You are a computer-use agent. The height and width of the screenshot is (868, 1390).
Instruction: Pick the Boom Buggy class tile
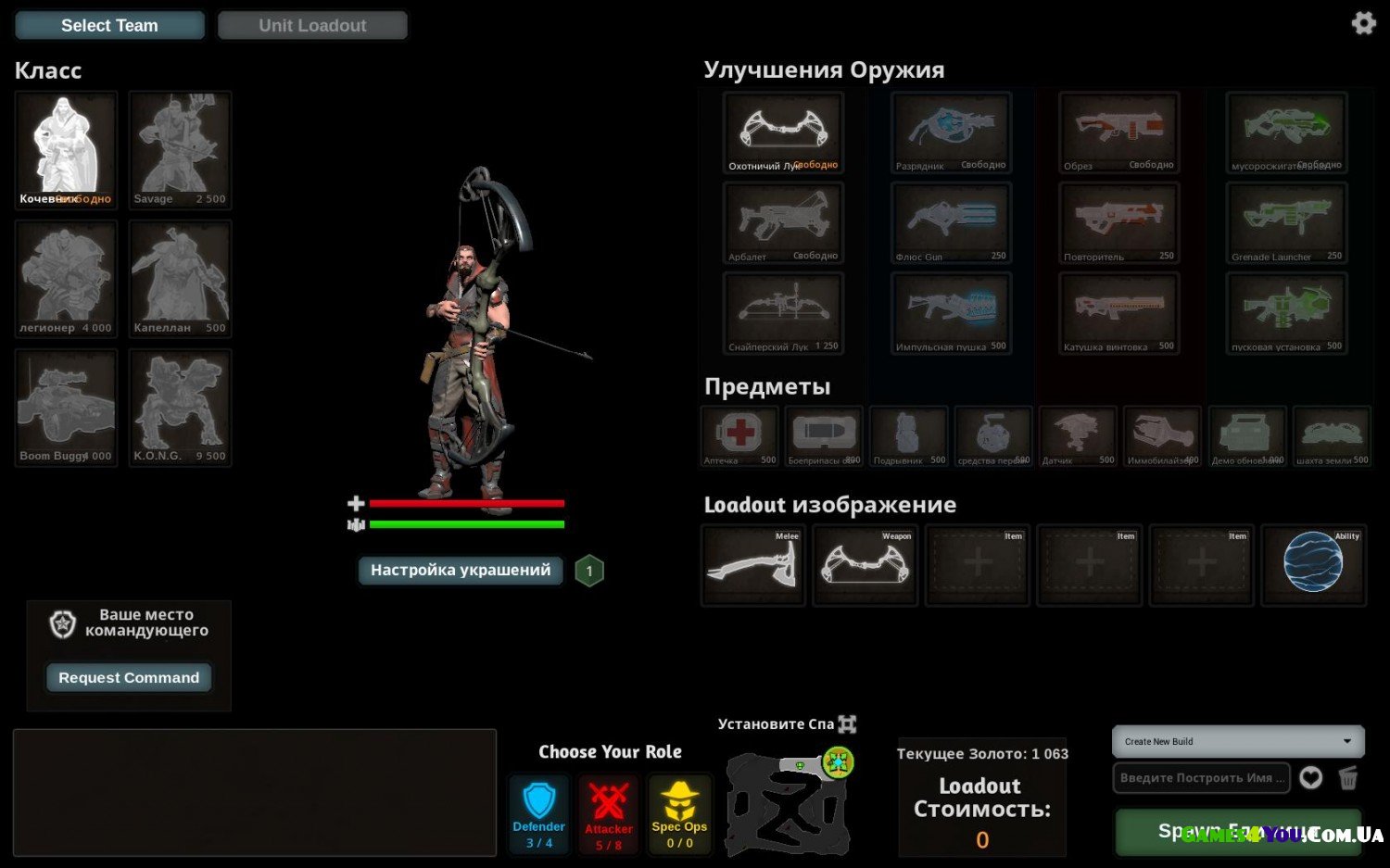coord(66,408)
